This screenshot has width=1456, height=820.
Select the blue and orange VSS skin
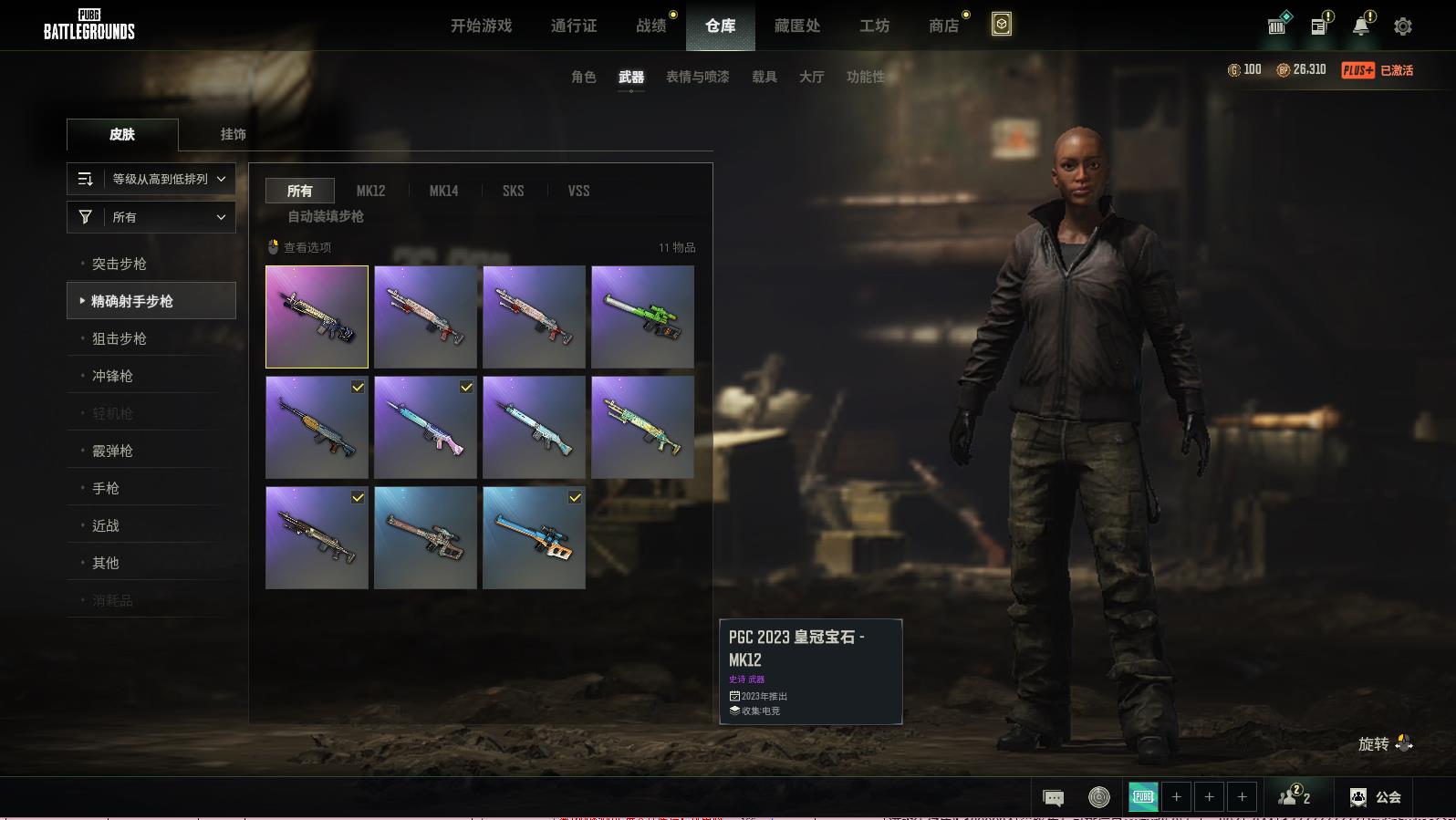point(534,537)
